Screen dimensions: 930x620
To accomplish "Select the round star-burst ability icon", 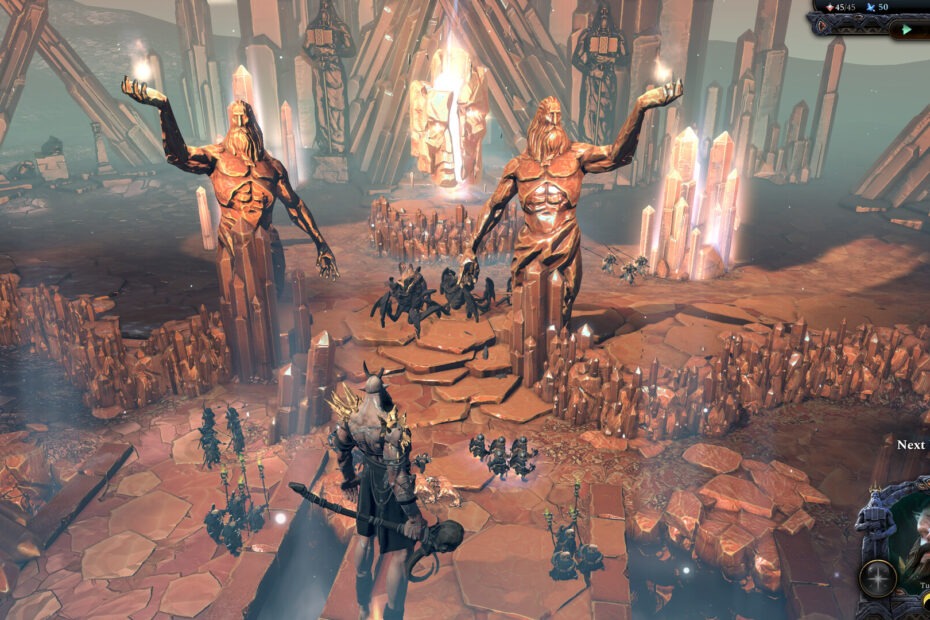I will 879,578.
